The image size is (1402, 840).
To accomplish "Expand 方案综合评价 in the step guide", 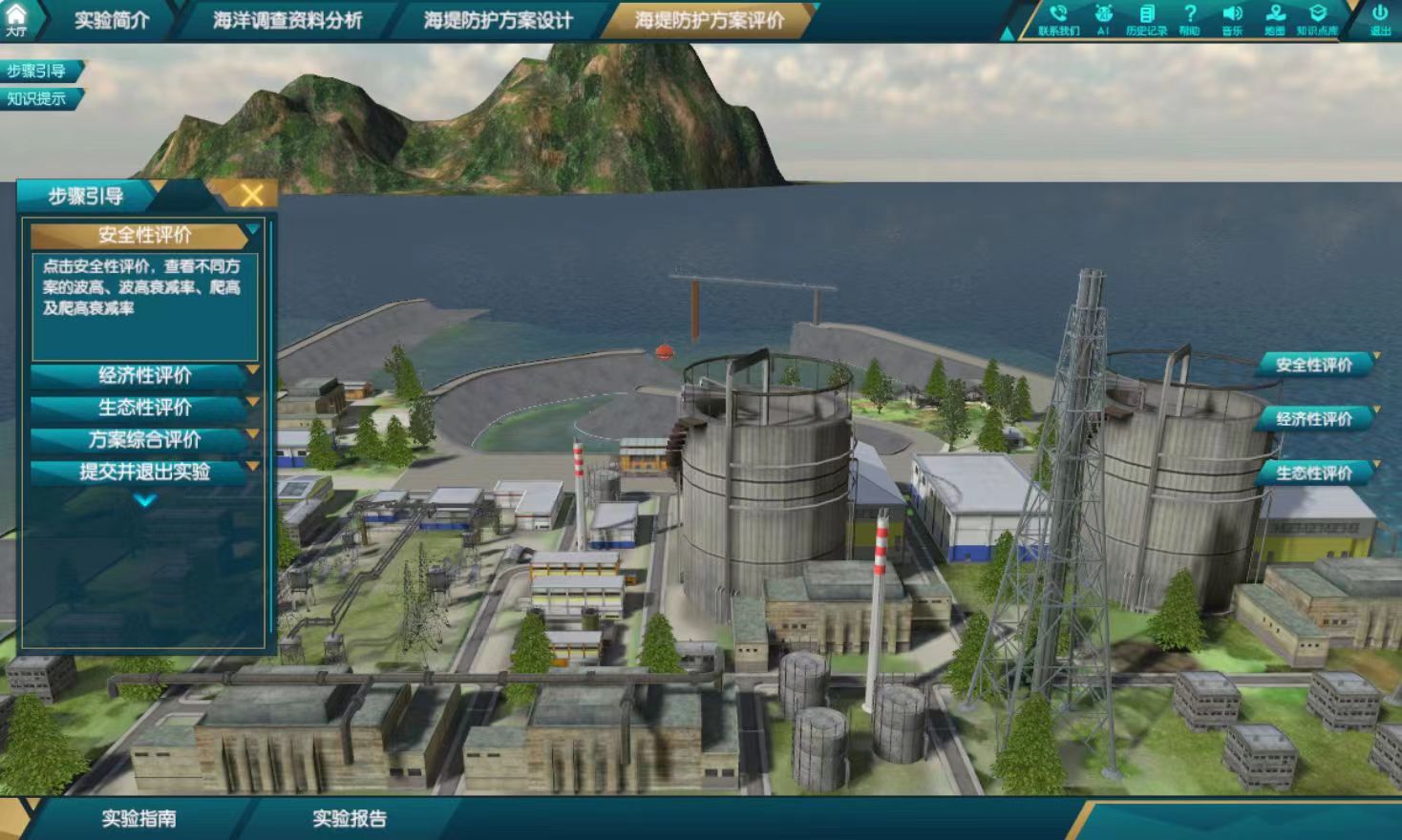I will click(x=144, y=439).
